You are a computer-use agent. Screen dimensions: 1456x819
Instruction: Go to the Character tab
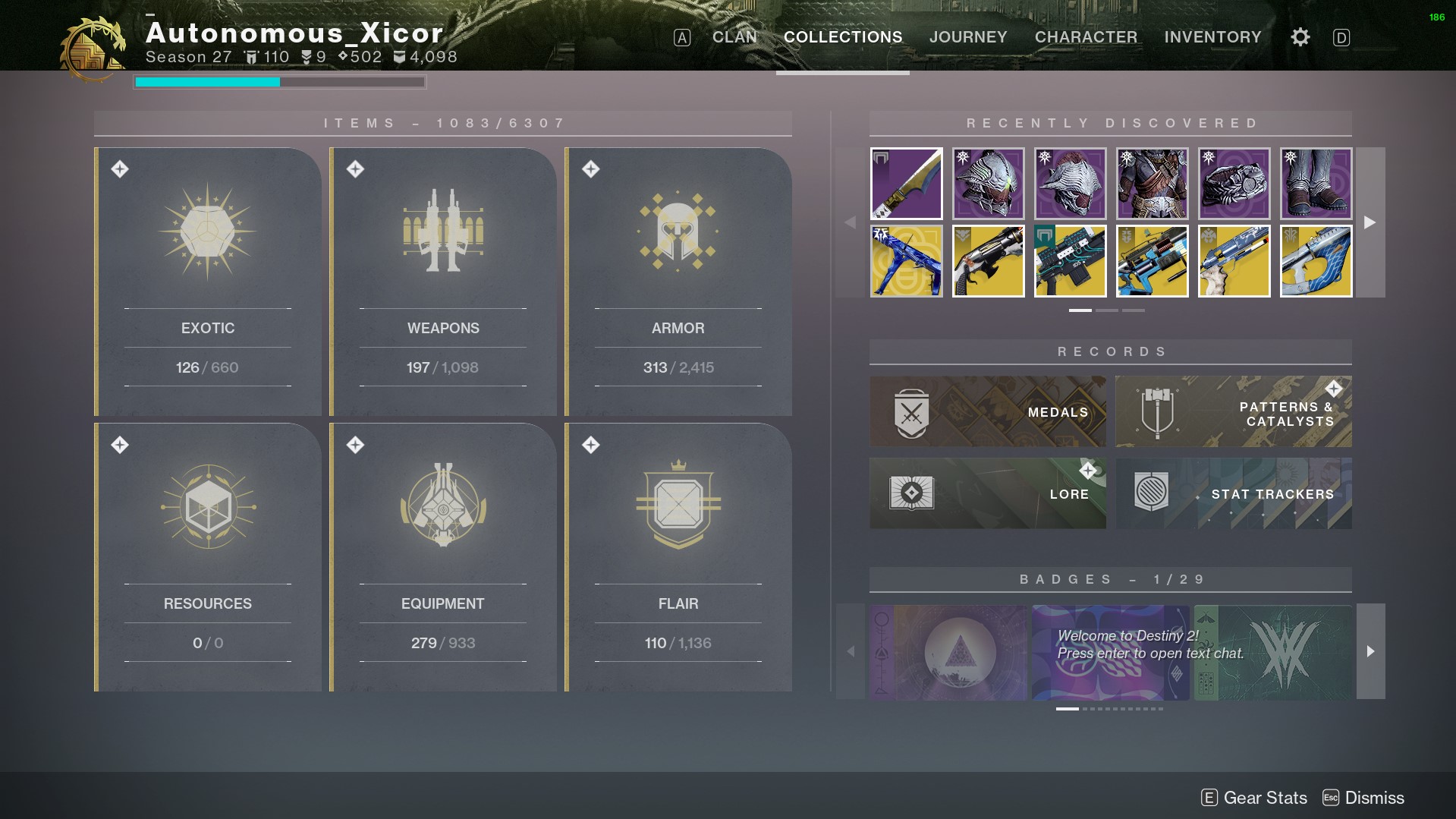pyautogui.click(x=1086, y=37)
